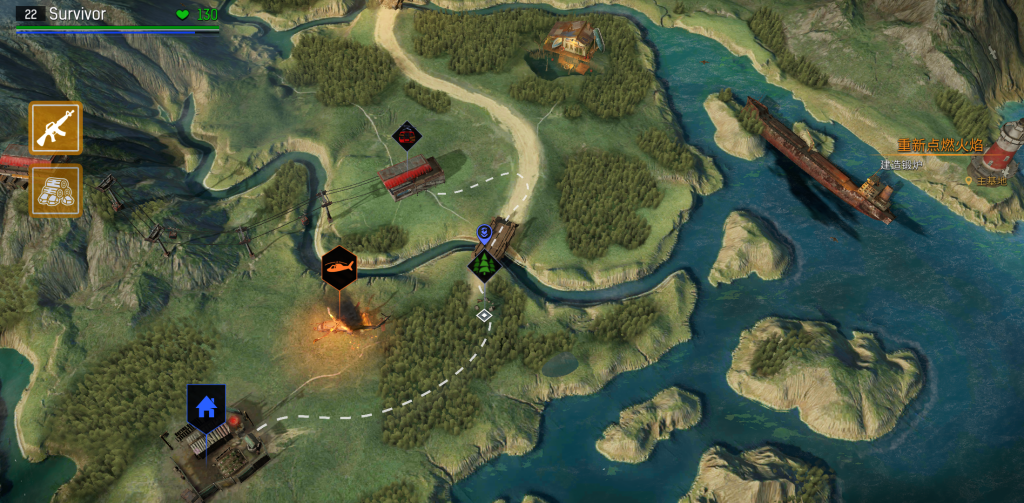Open the gold coins shop button

click(55, 191)
